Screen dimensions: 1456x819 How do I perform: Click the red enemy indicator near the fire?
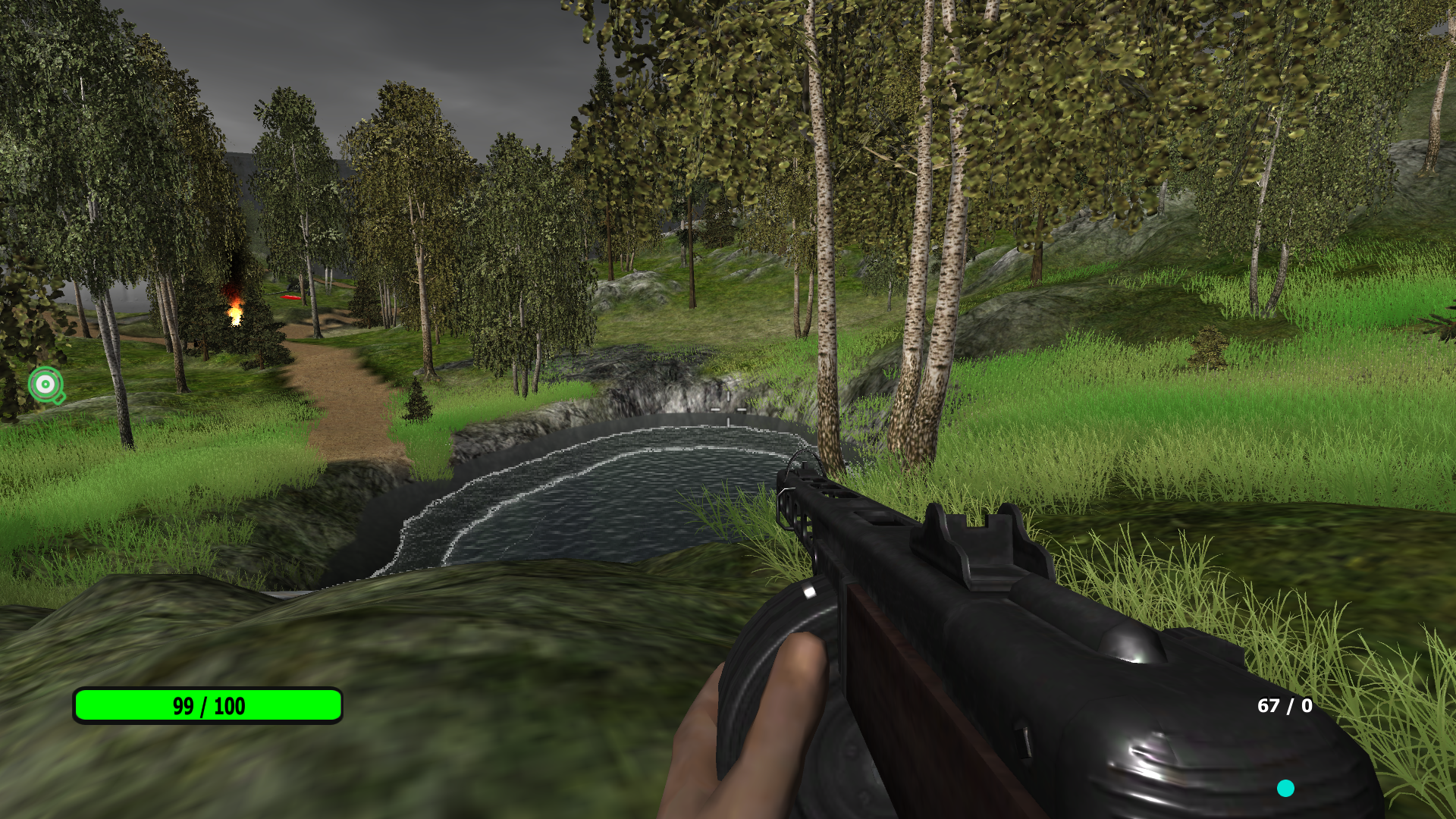click(x=290, y=298)
